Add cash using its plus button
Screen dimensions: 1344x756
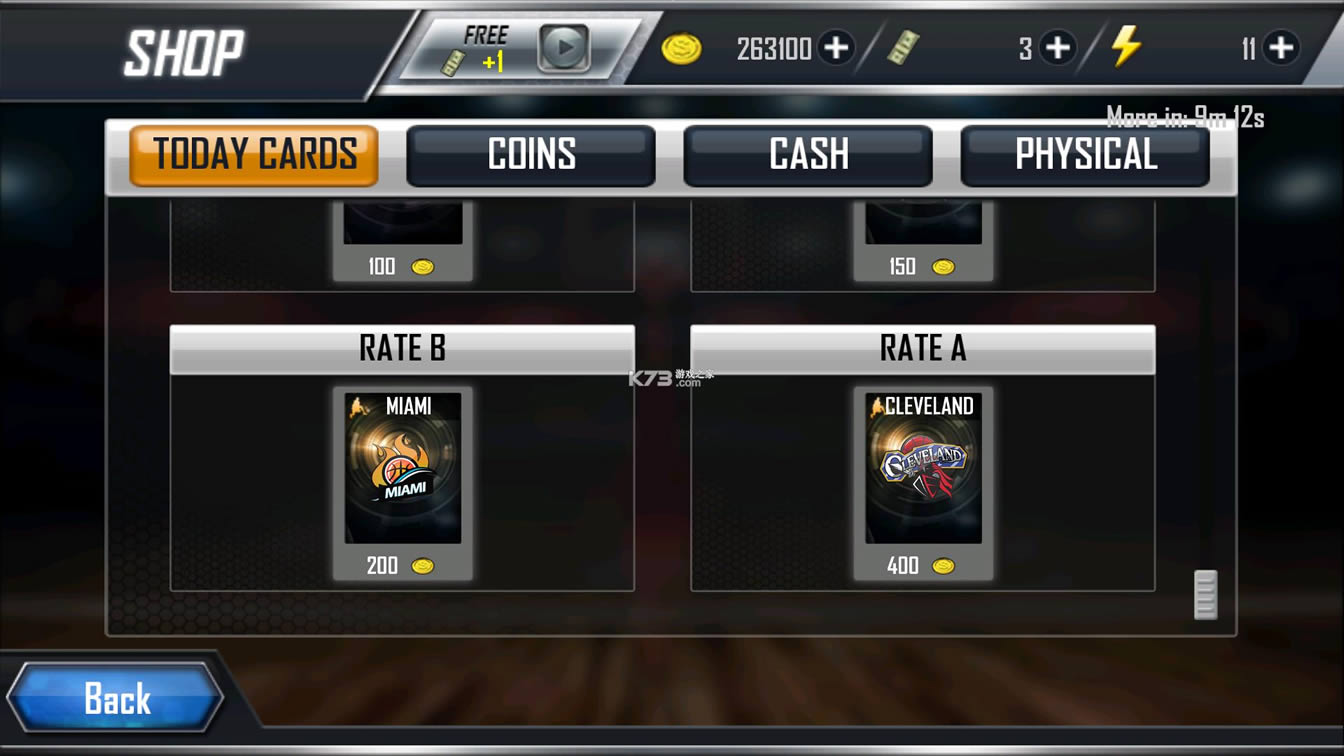pos(1058,47)
